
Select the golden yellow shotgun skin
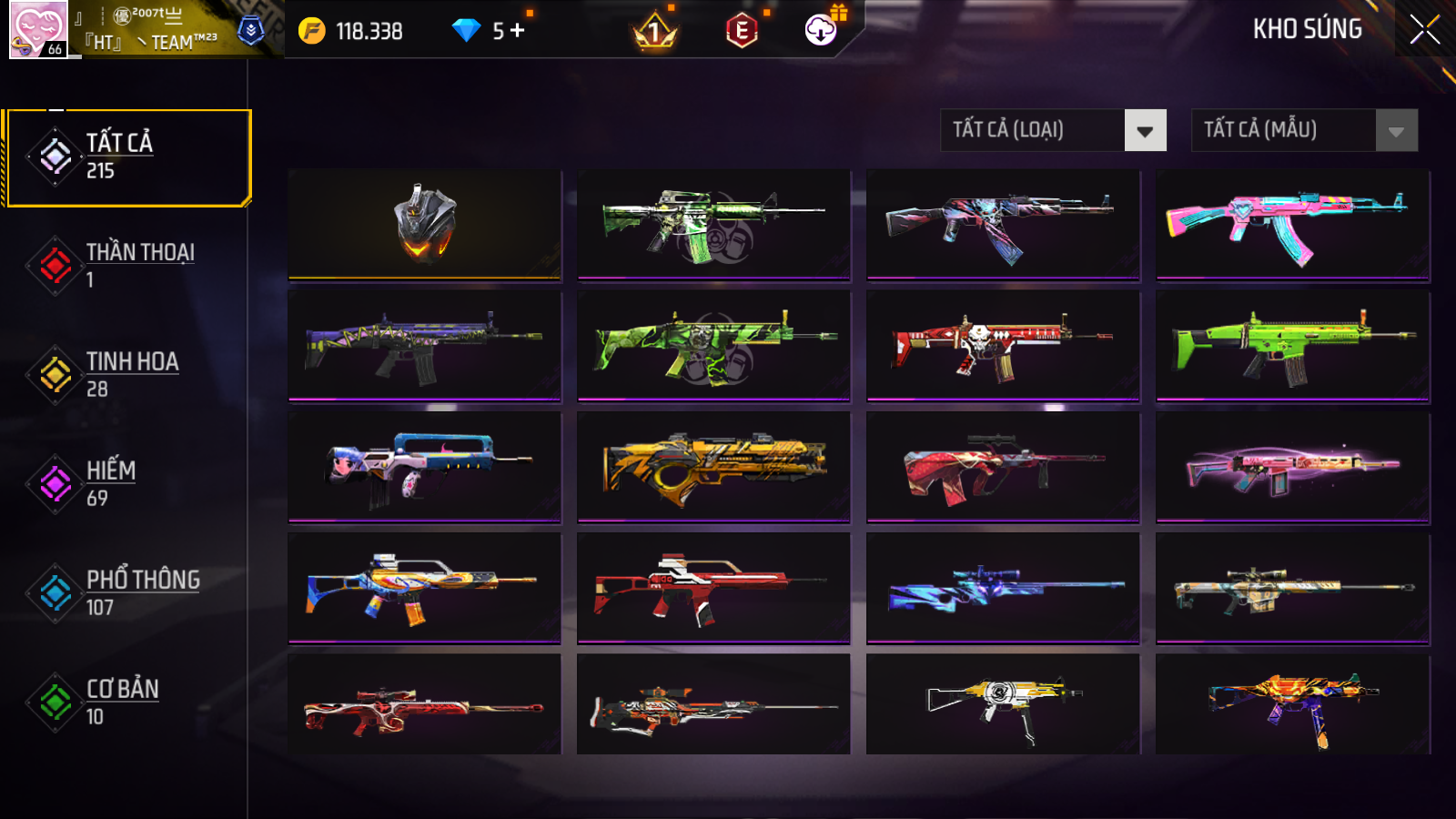pyautogui.click(x=713, y=467)
